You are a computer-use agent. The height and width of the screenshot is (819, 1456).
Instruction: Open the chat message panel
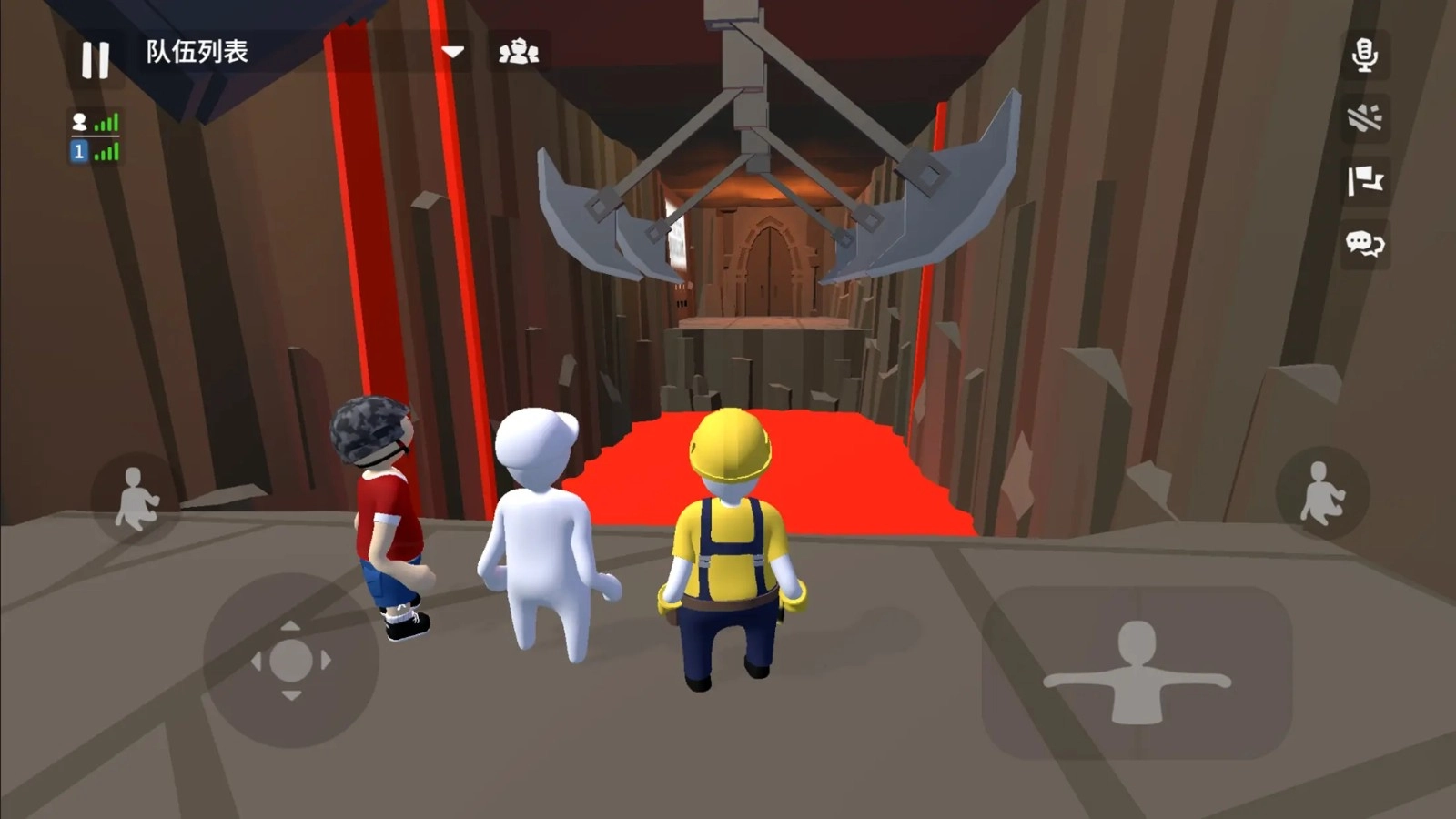tap(1363, 244)
